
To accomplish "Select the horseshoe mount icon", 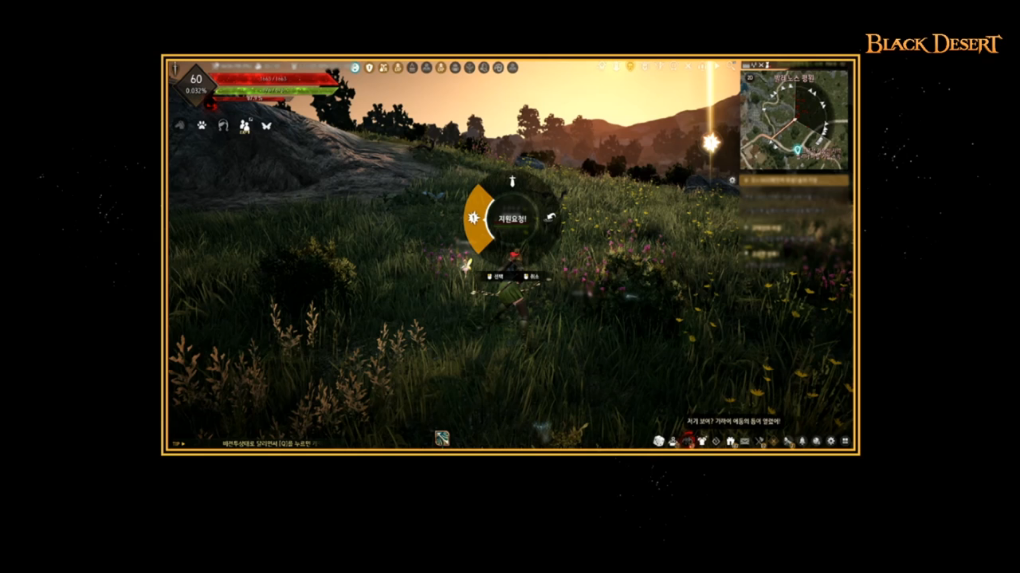I will 223,126.
